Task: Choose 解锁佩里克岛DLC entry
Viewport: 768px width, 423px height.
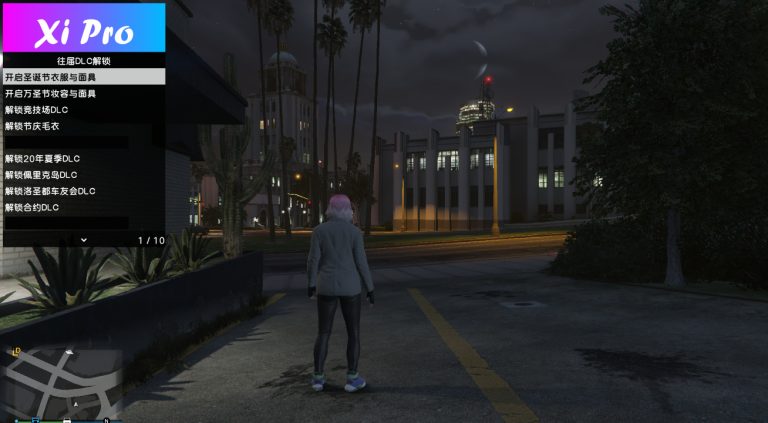Action: tap(82, 174)
